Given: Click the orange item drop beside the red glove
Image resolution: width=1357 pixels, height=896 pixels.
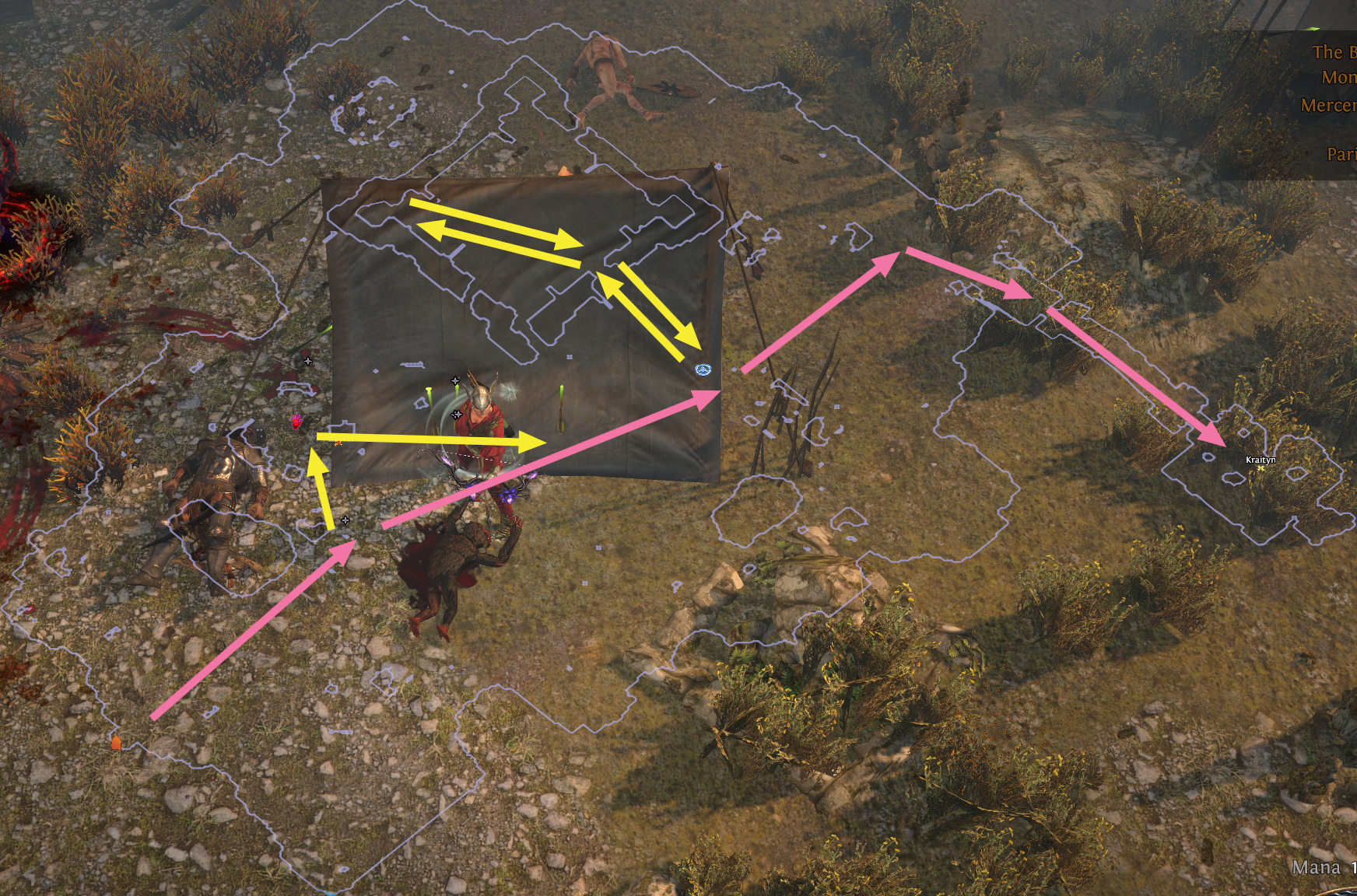Looking at the screenshot, I should point(338,443).
